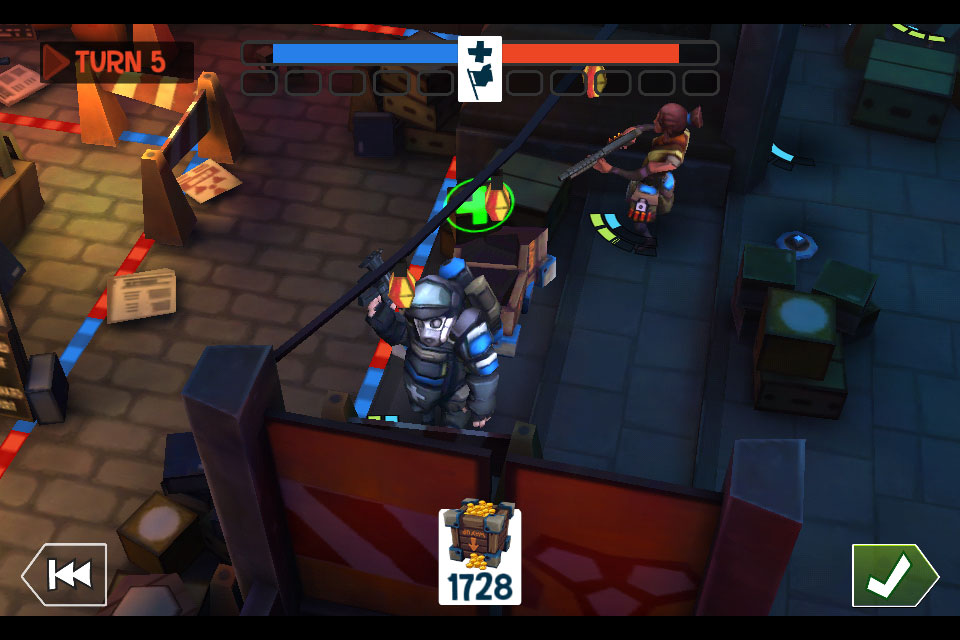Select the flag objective icon between team bars
The height and width of the screenshot is (640, 960).
pos(480,68)
